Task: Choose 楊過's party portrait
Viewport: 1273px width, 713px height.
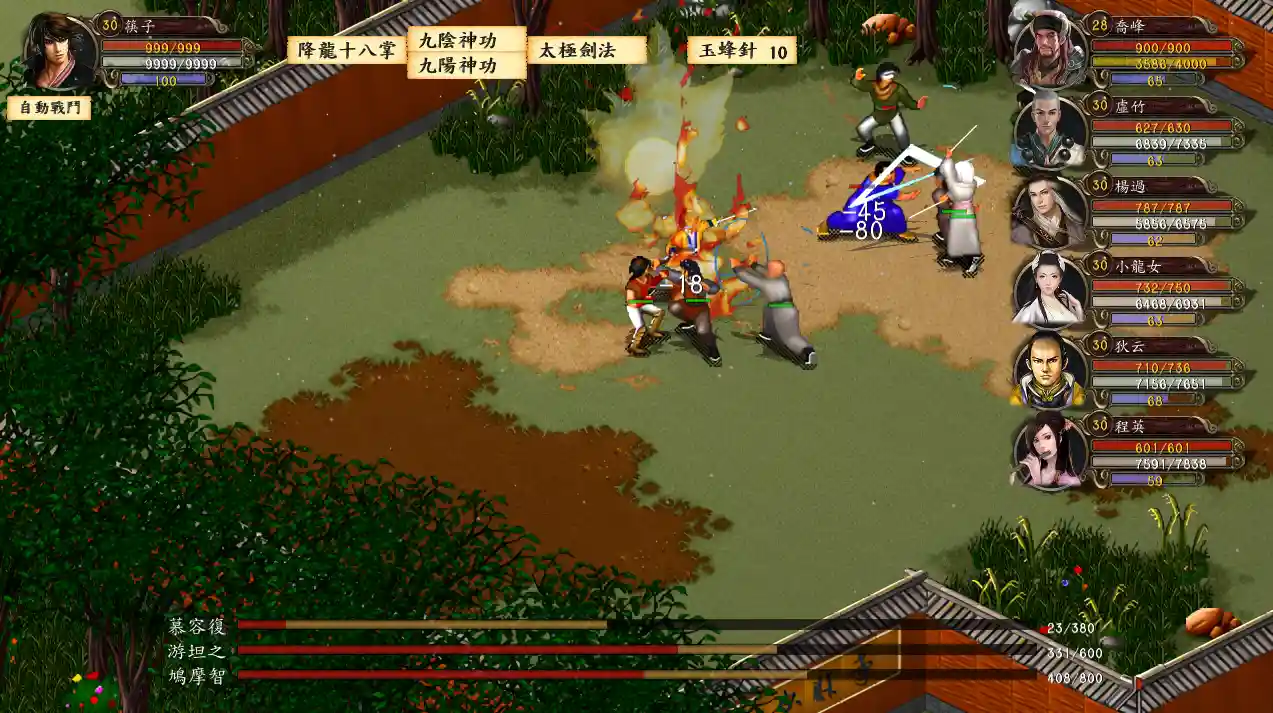Action: (1049, 211)
